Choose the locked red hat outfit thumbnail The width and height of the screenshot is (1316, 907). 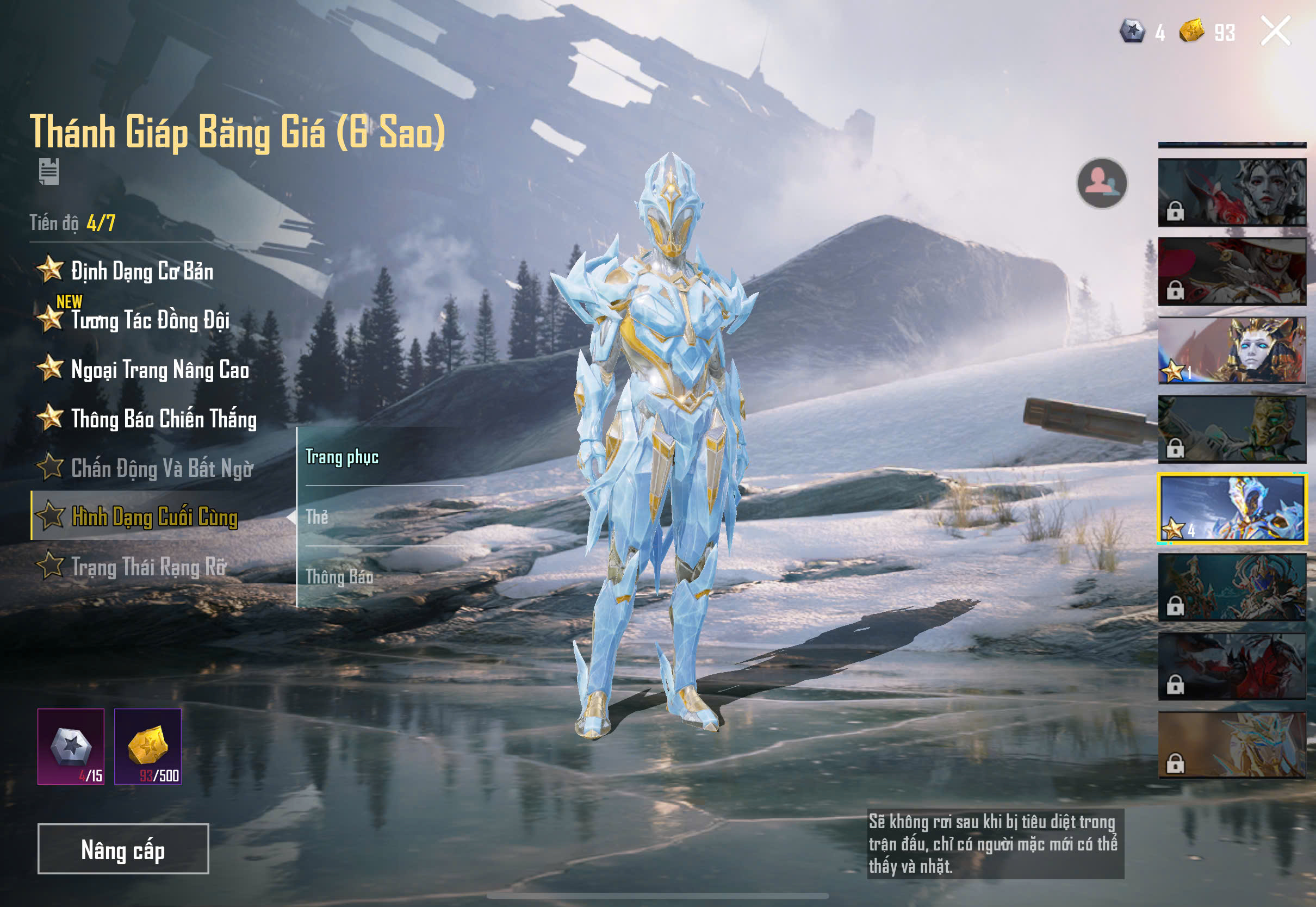(1232, 271)
